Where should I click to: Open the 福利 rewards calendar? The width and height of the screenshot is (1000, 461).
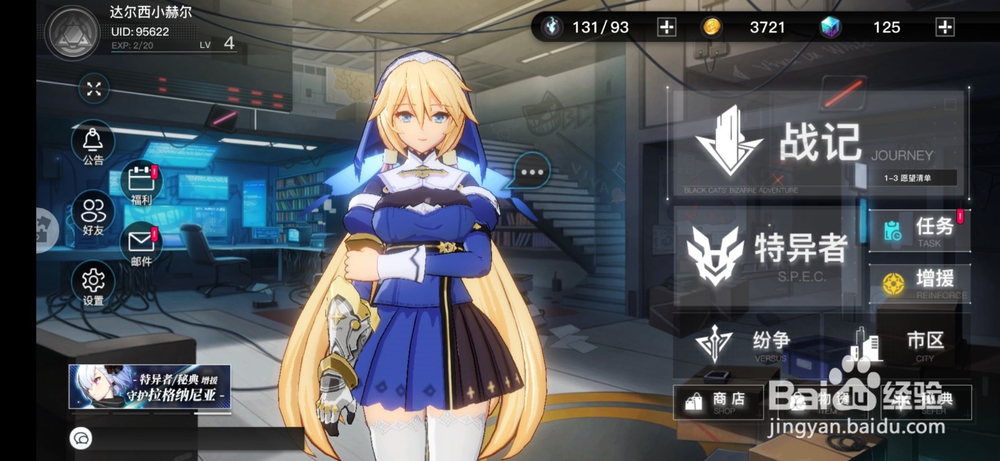(x=141, y=185)
